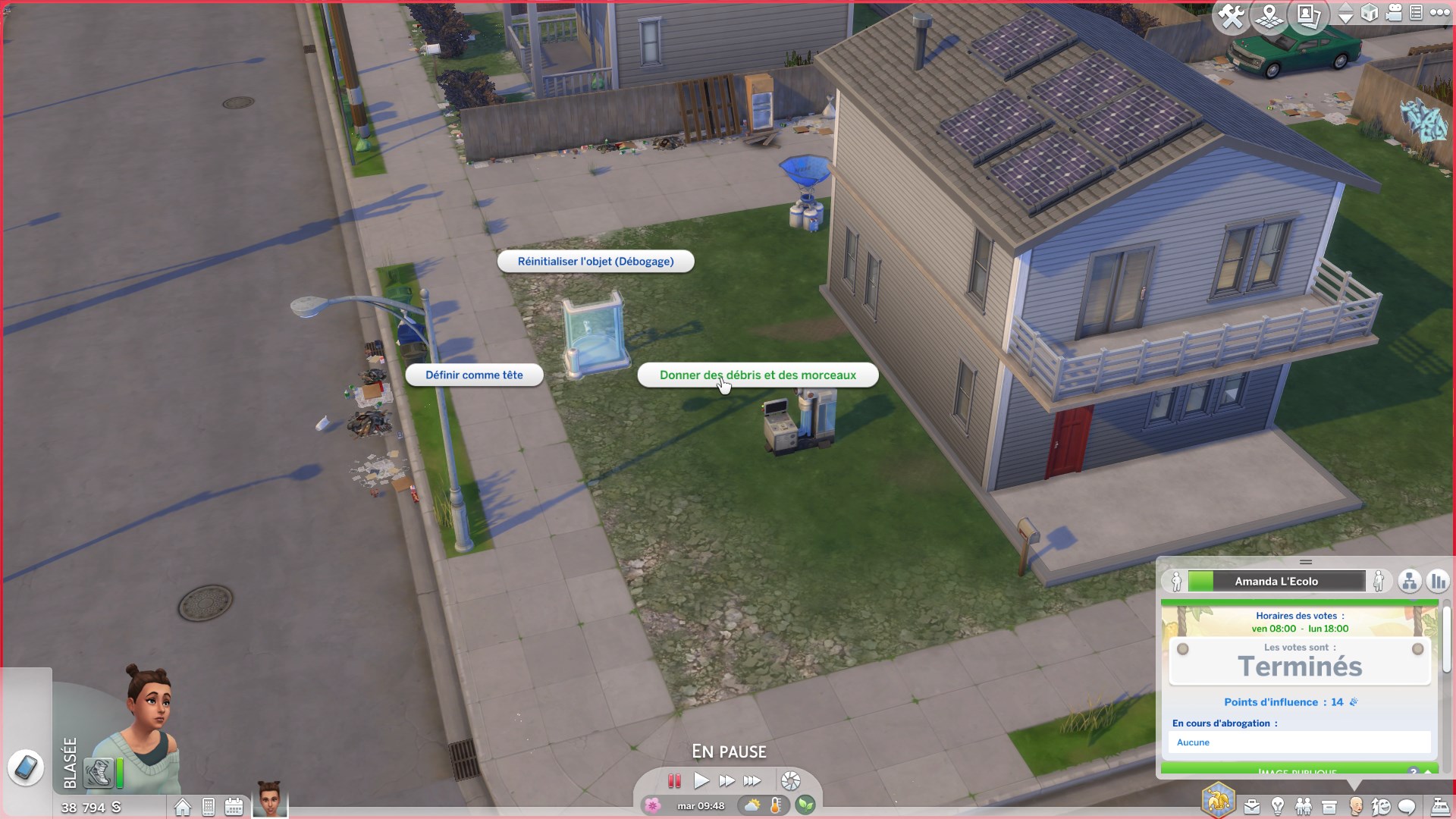Click the 'Définir comme tête' button
Image resolution: width=1456 pixels, height=819 pixels.
tap(474, 375)
